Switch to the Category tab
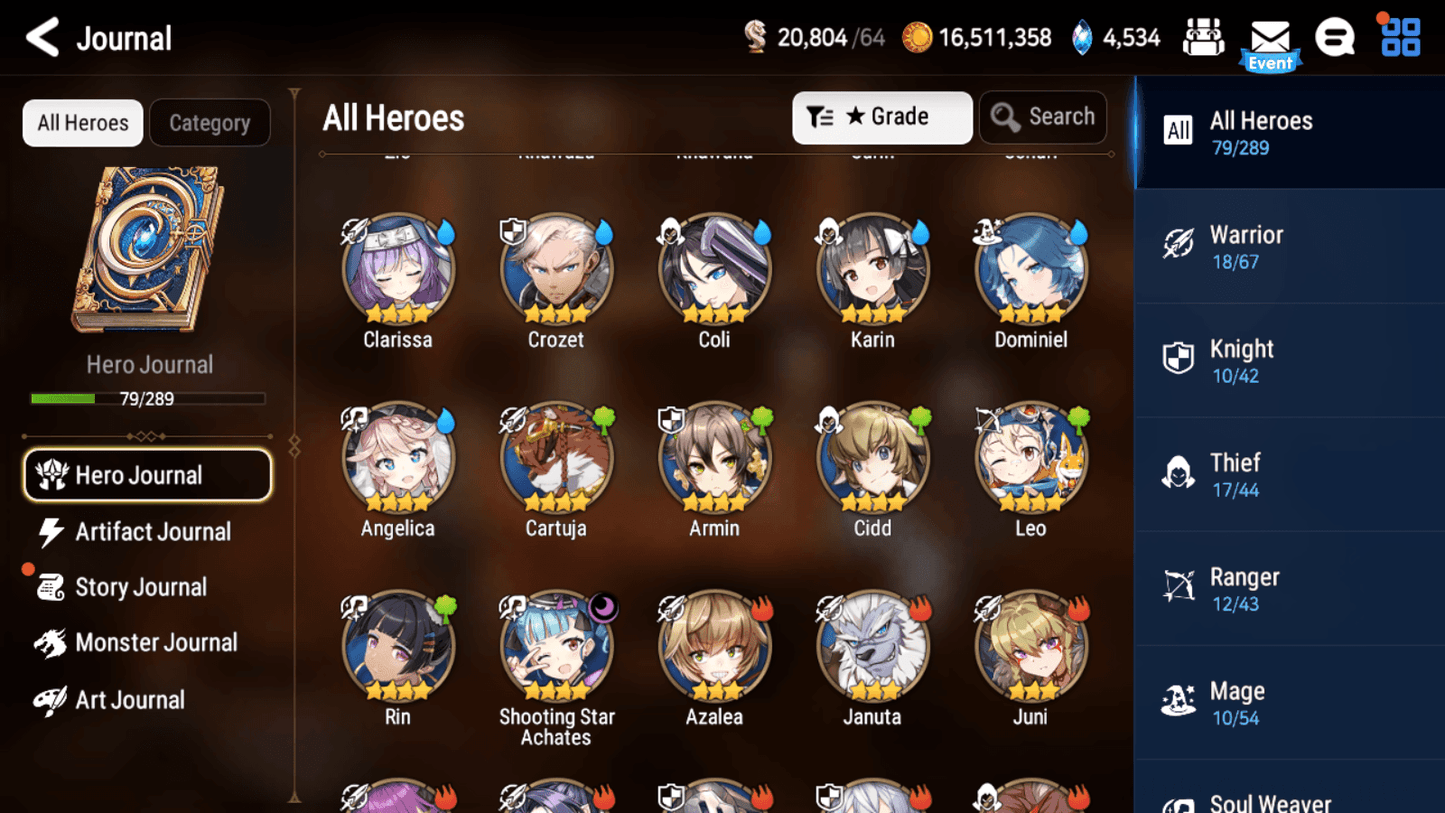This screenshot has width=1445, height=813. (x=210, y=122)
